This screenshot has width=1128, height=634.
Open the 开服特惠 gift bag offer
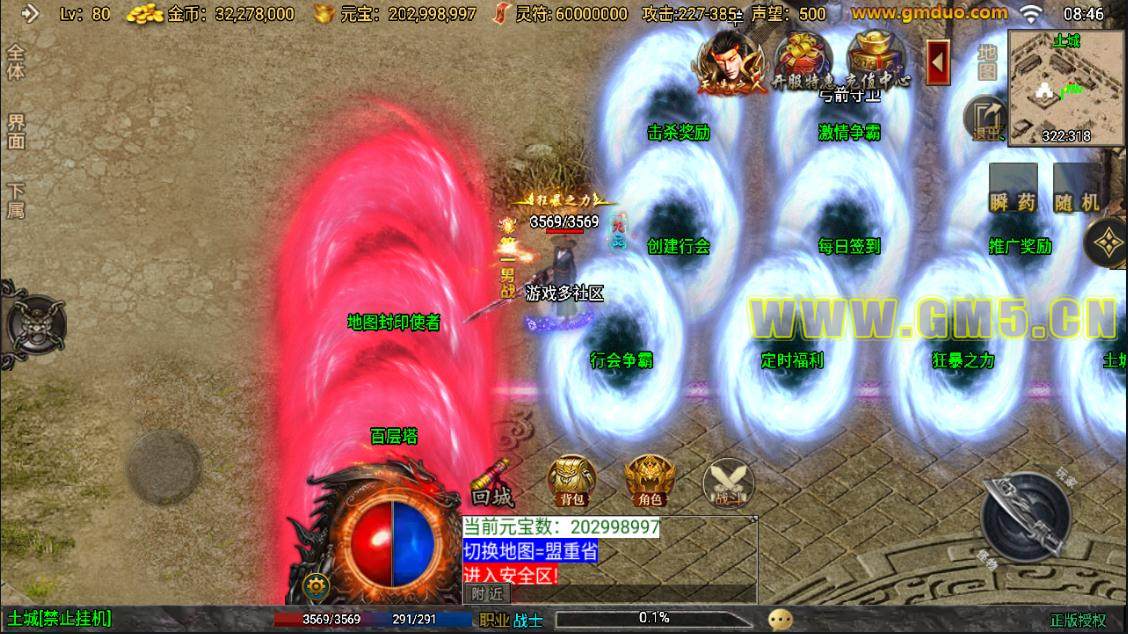805,59
